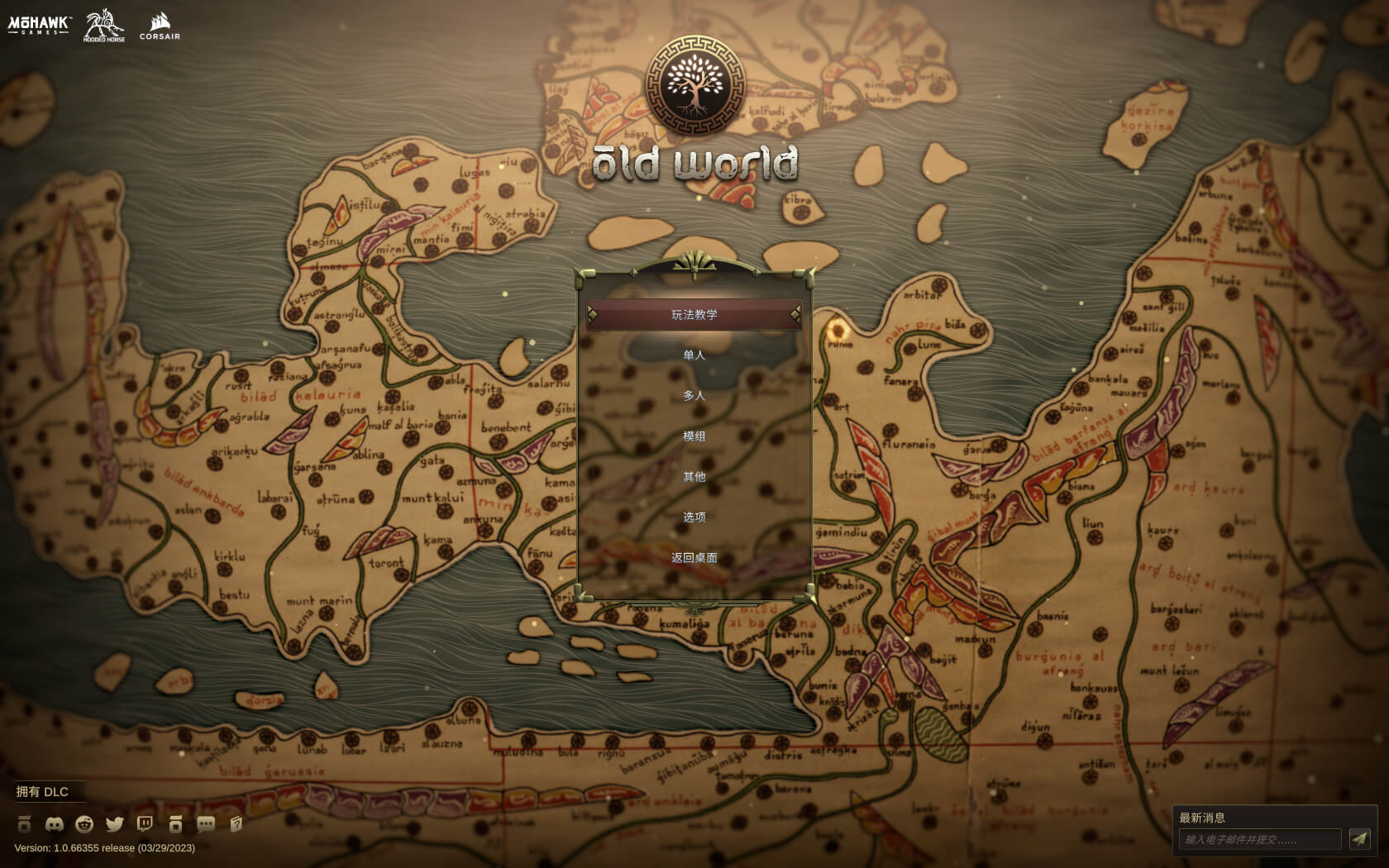Open the question mark manual icon
The width and height of the screenshot is (1389, 868).
[x=236, y=824]
